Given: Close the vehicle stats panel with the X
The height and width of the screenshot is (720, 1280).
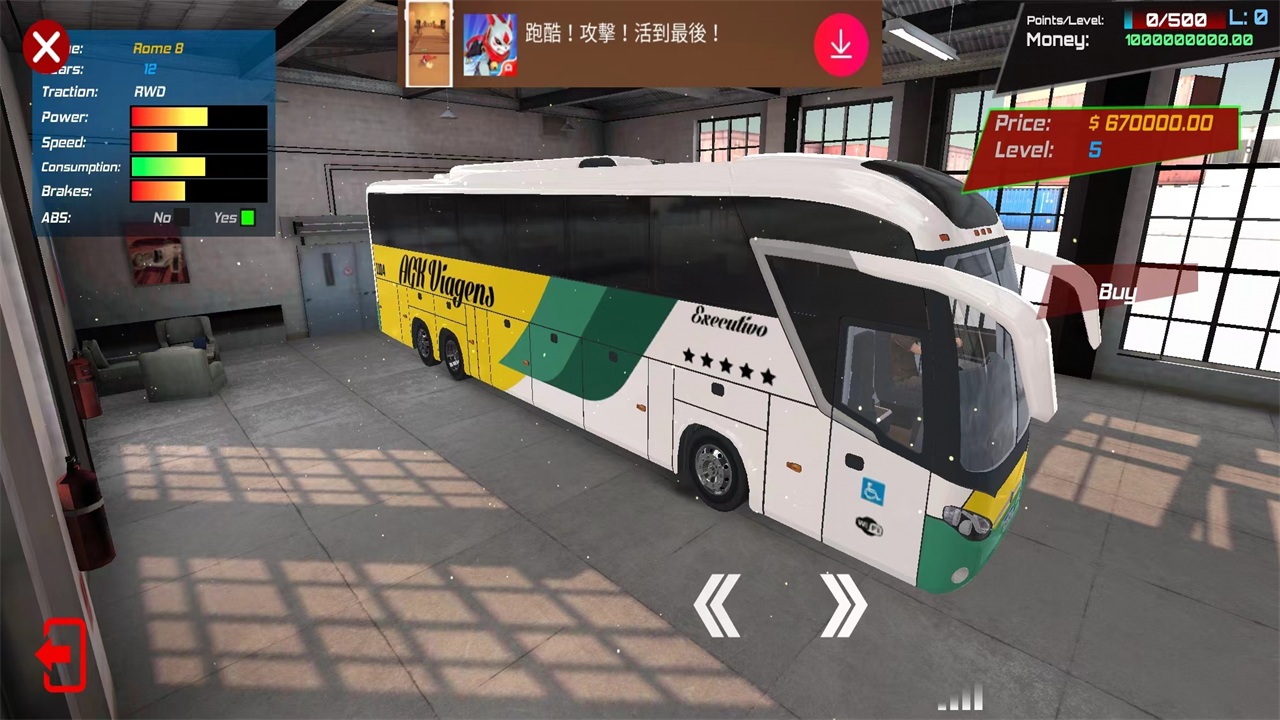Looking at the screenshot, I should click(x=46, y=46).
